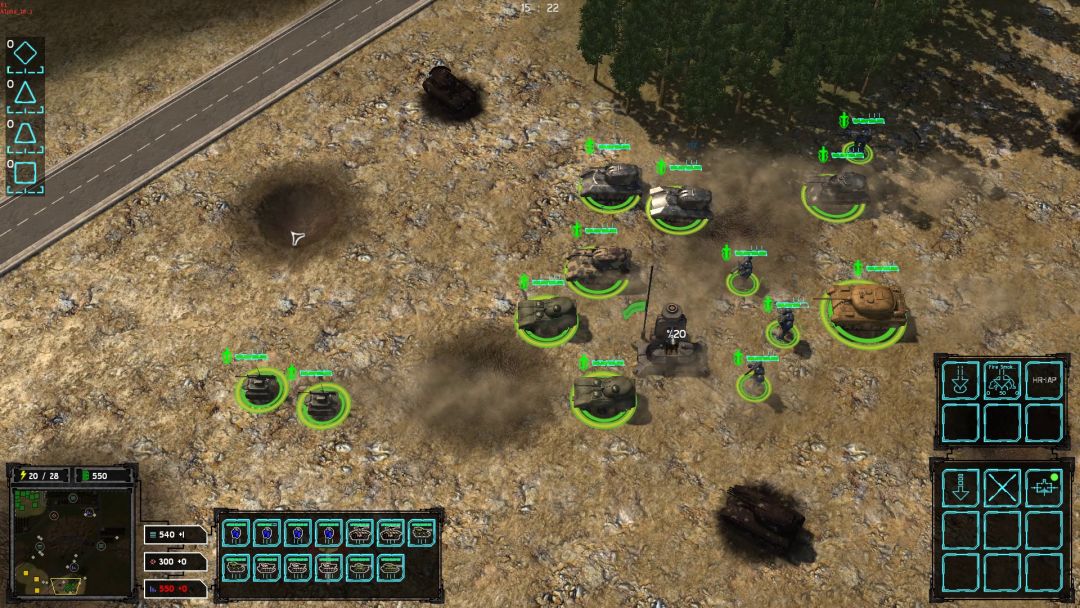Screen dimensions: 1080x608
Task: Select the trapezoid control group icon
Action: pyautogui.click(x=26, y=134)
